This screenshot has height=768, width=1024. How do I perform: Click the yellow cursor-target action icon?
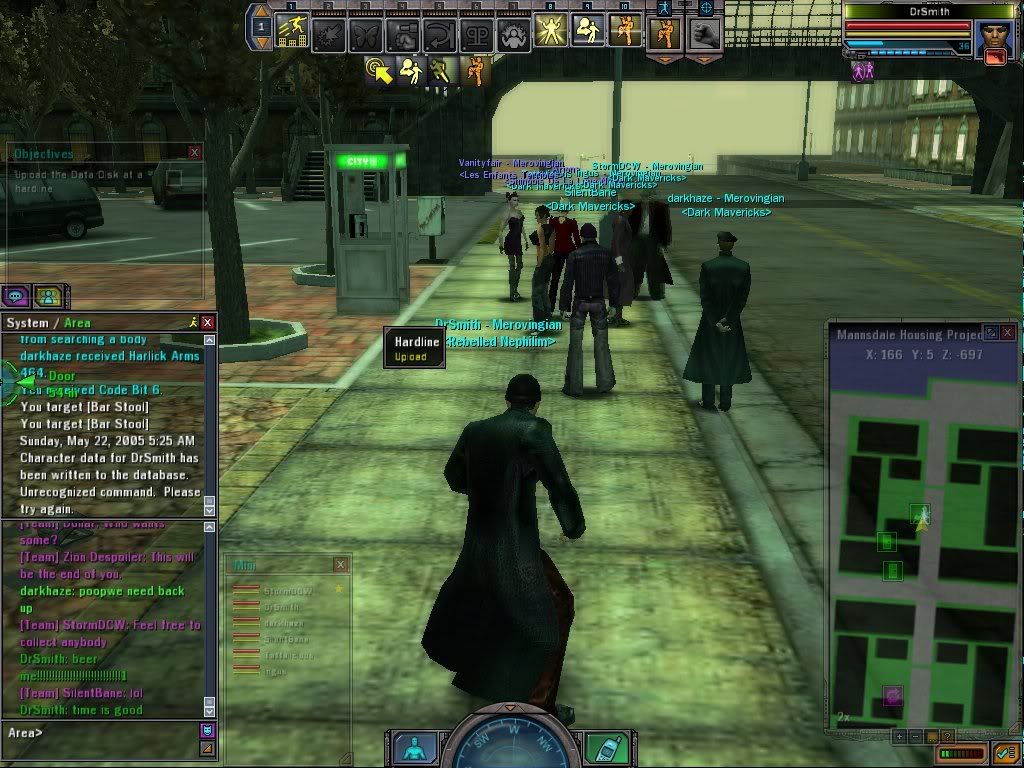tap(380, 70)
